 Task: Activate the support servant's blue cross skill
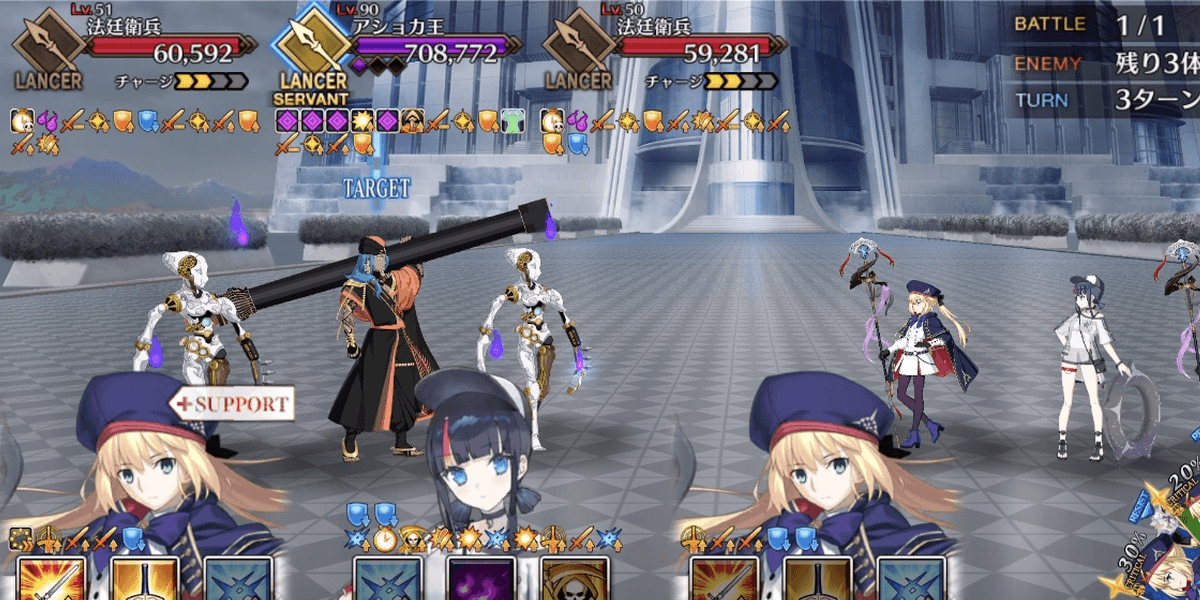238,578
